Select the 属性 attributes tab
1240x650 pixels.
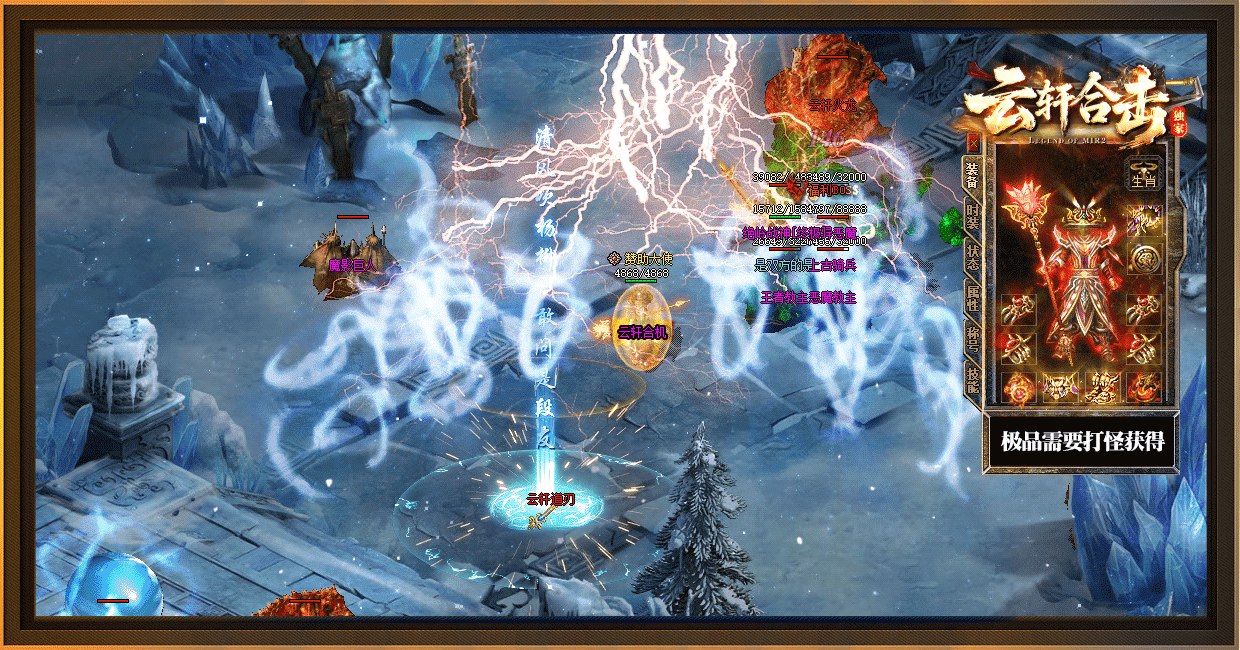click(x=972, y=298)
